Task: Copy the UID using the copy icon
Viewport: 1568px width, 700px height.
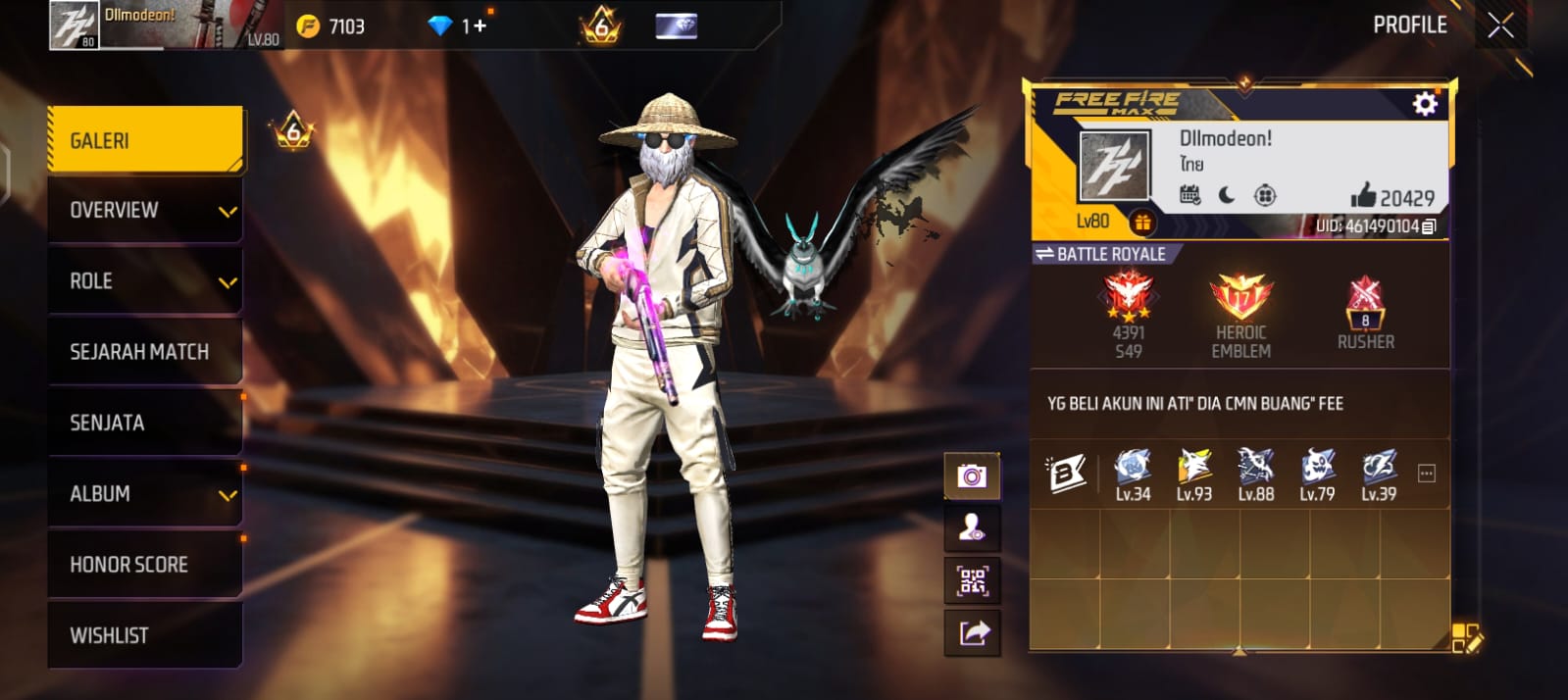Action: [1430, 226]
